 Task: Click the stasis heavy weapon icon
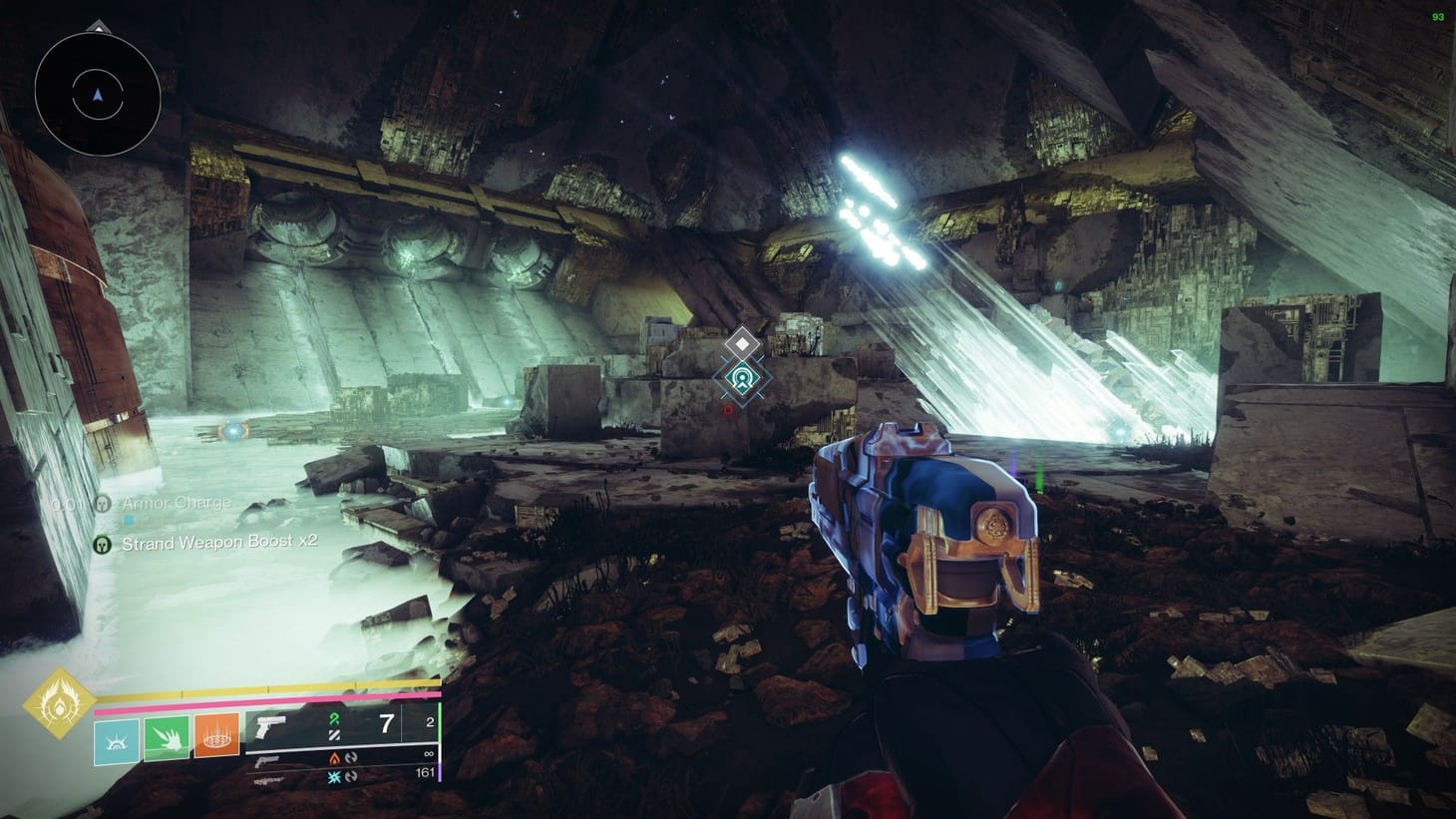click(x=267, y=780)
